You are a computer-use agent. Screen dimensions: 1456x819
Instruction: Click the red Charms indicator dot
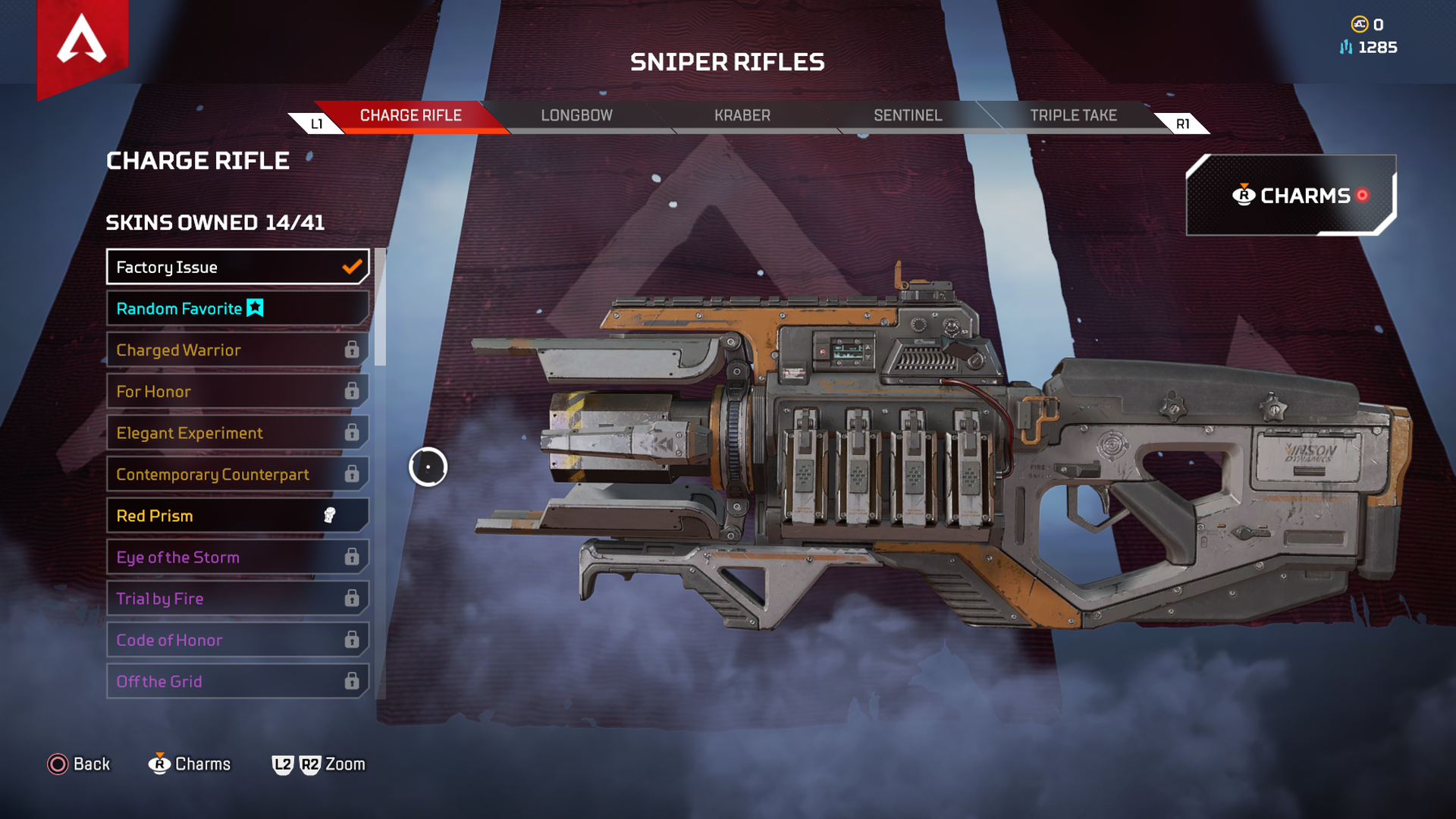point(1362,195)
